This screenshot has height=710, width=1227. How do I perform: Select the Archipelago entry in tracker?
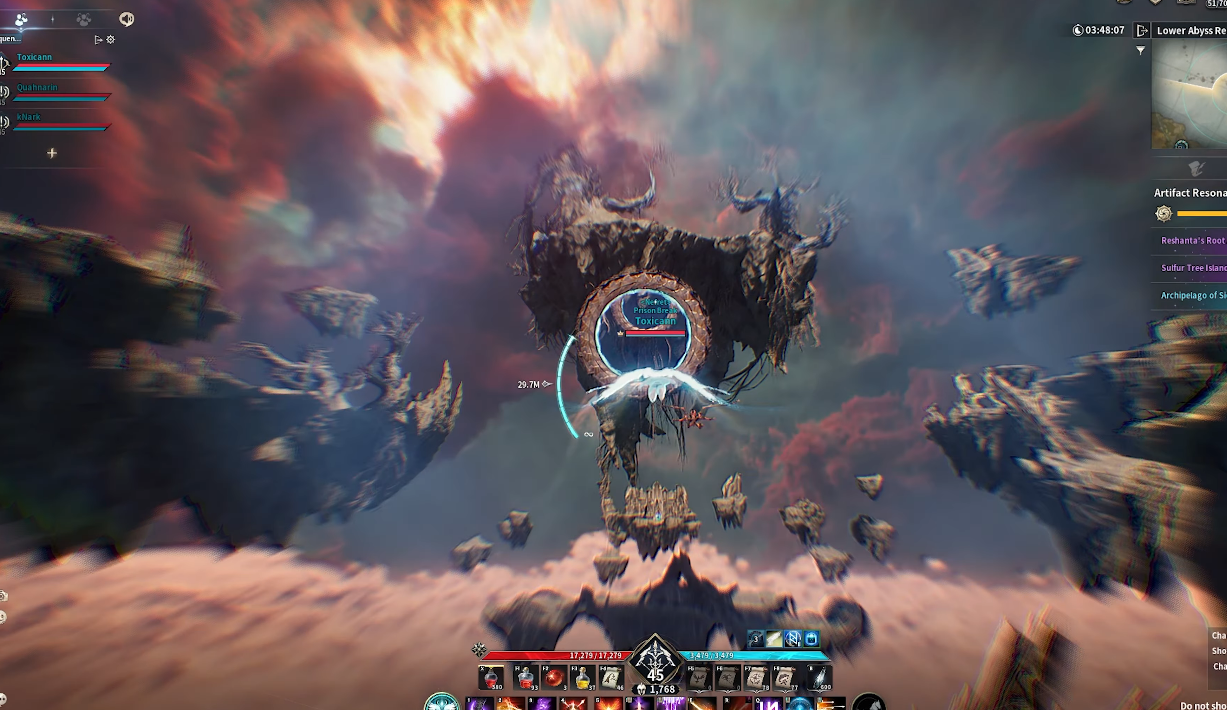pyautogui.click(x=1192, y=295)
